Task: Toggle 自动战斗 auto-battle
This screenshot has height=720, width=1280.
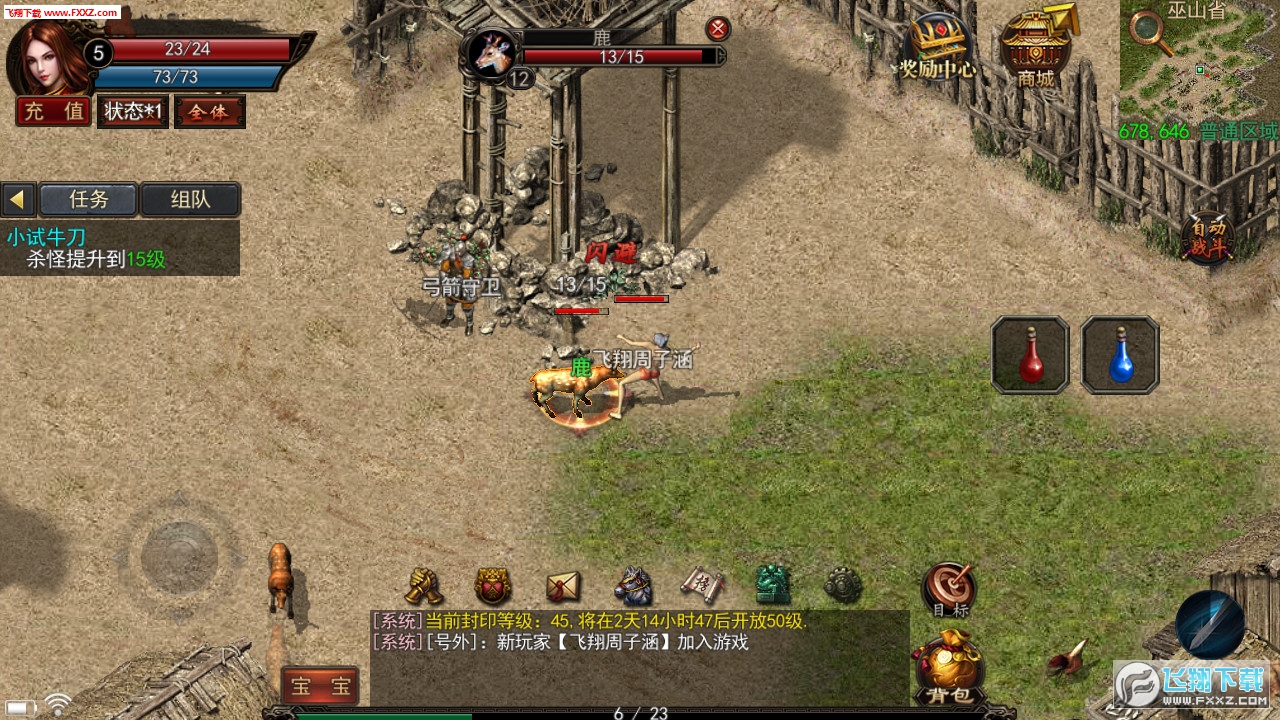Action: click(1208, 238)
